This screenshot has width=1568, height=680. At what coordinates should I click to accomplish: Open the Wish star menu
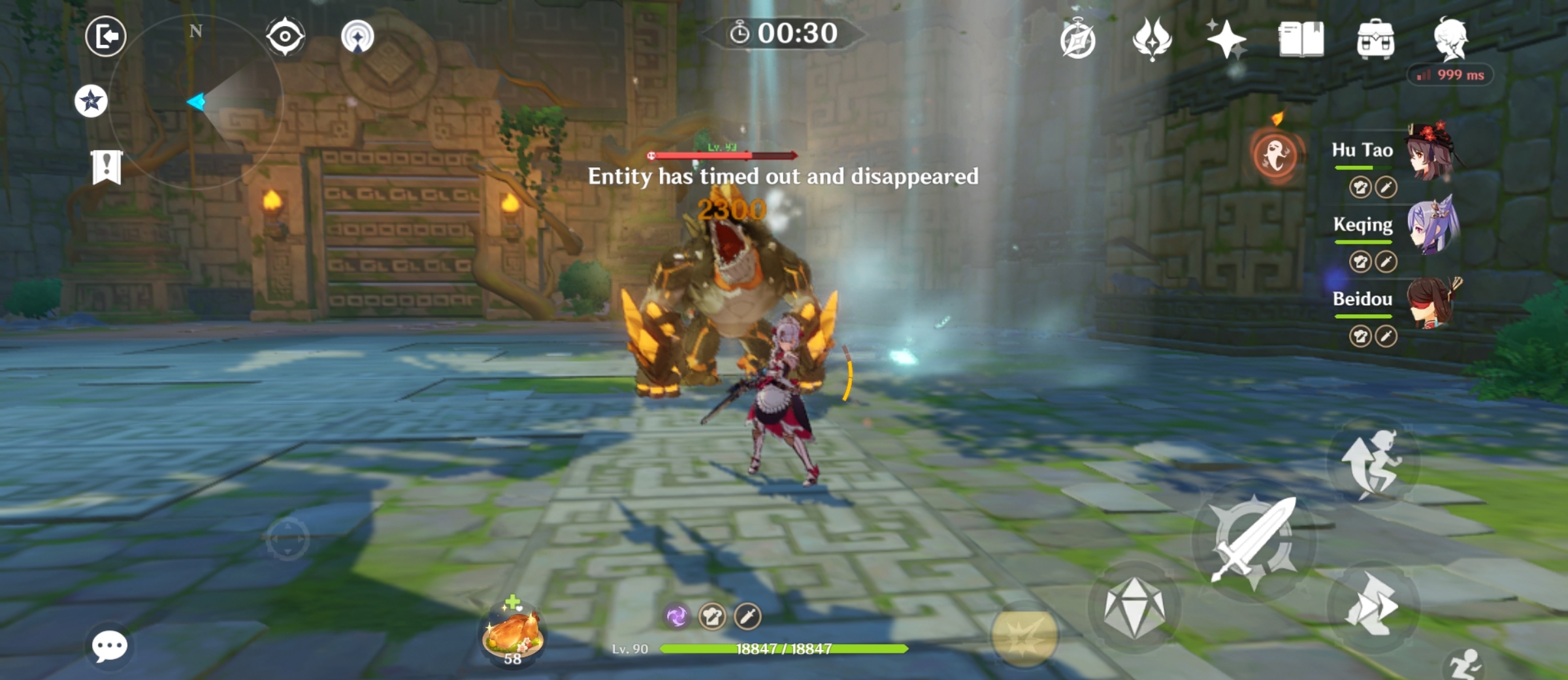[x=1227, y=40]
